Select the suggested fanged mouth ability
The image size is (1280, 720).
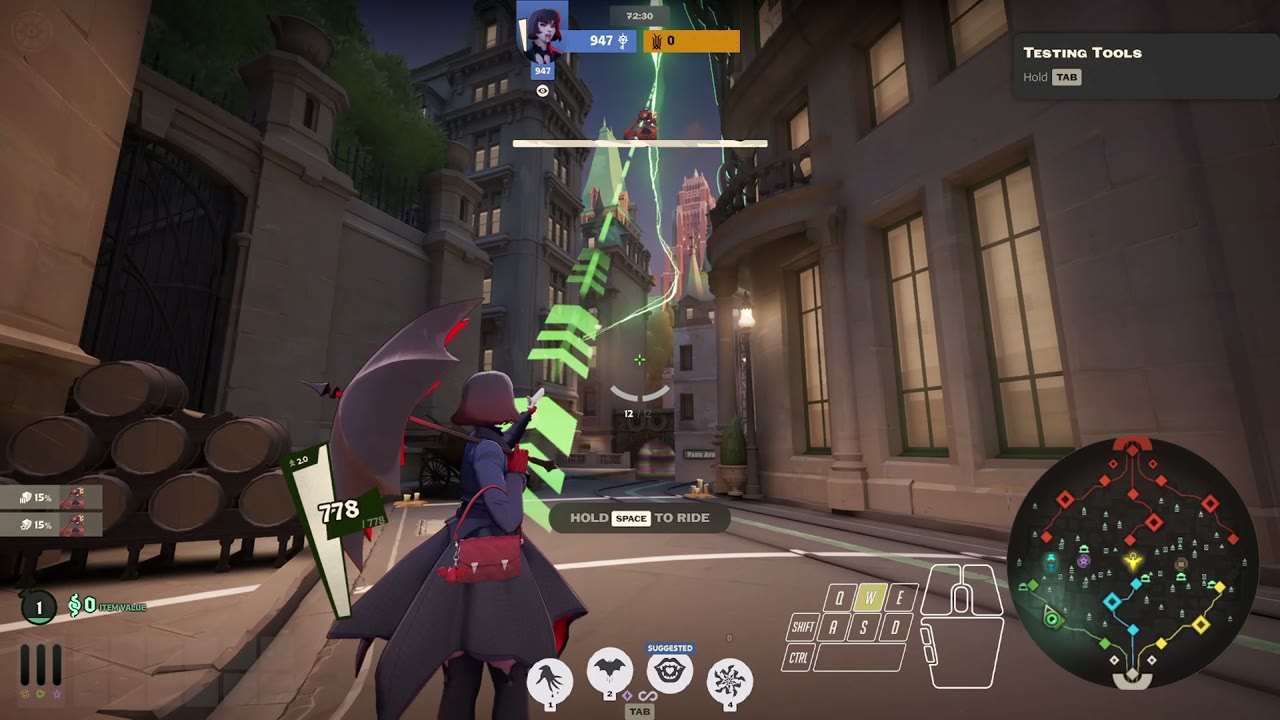669,674
